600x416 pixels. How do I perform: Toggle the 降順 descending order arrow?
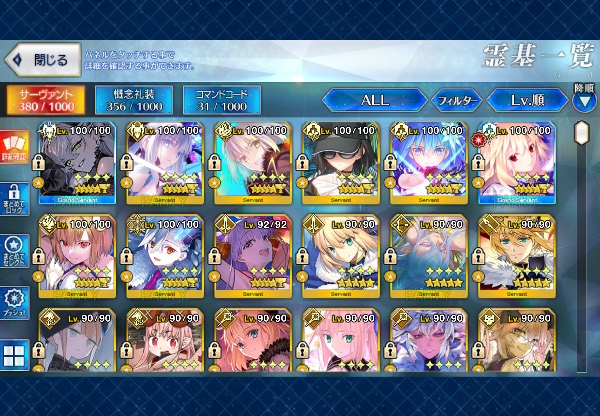[584, 98]
